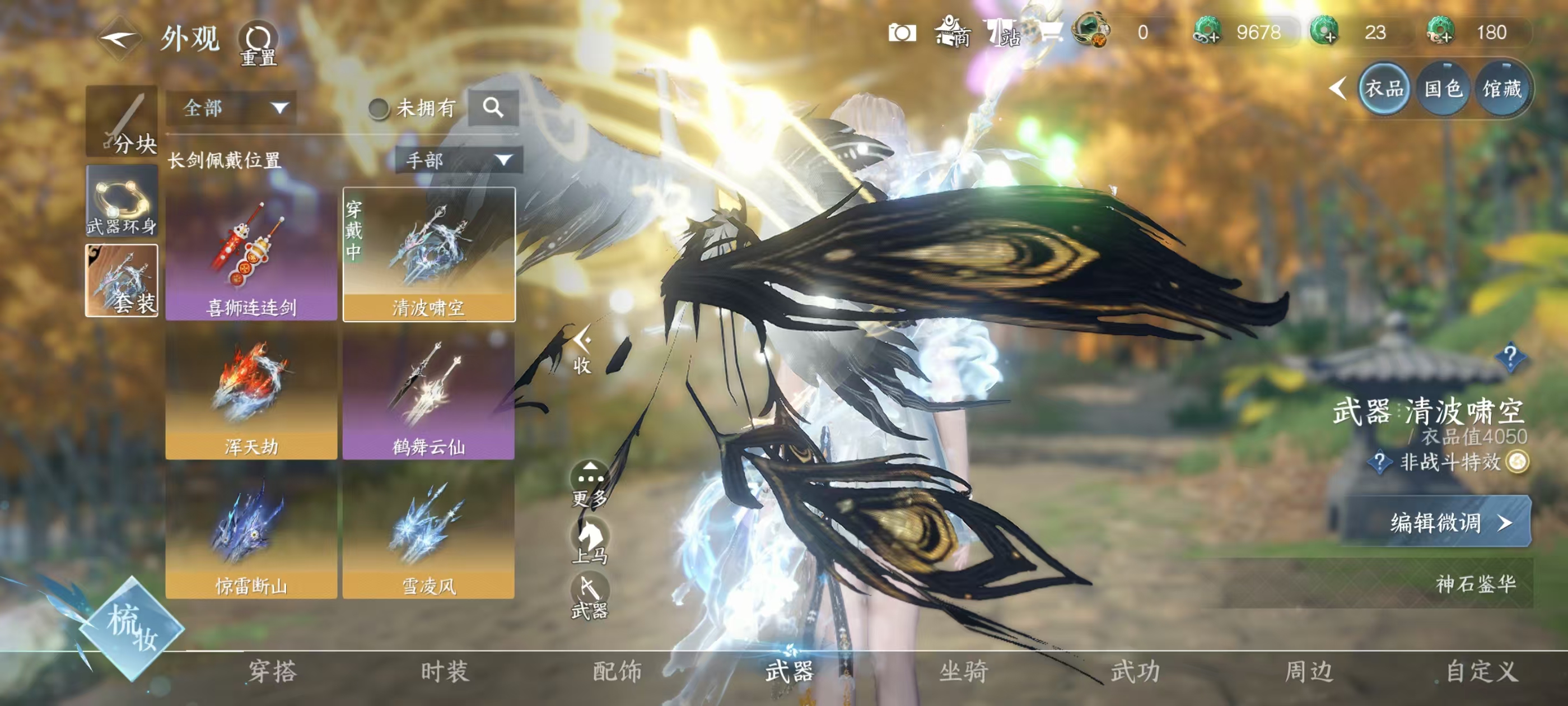The width and height of the screenshot is (1568, 706).
Task: Open the weapon search magnifier
Action: click(x=492, y=108)
